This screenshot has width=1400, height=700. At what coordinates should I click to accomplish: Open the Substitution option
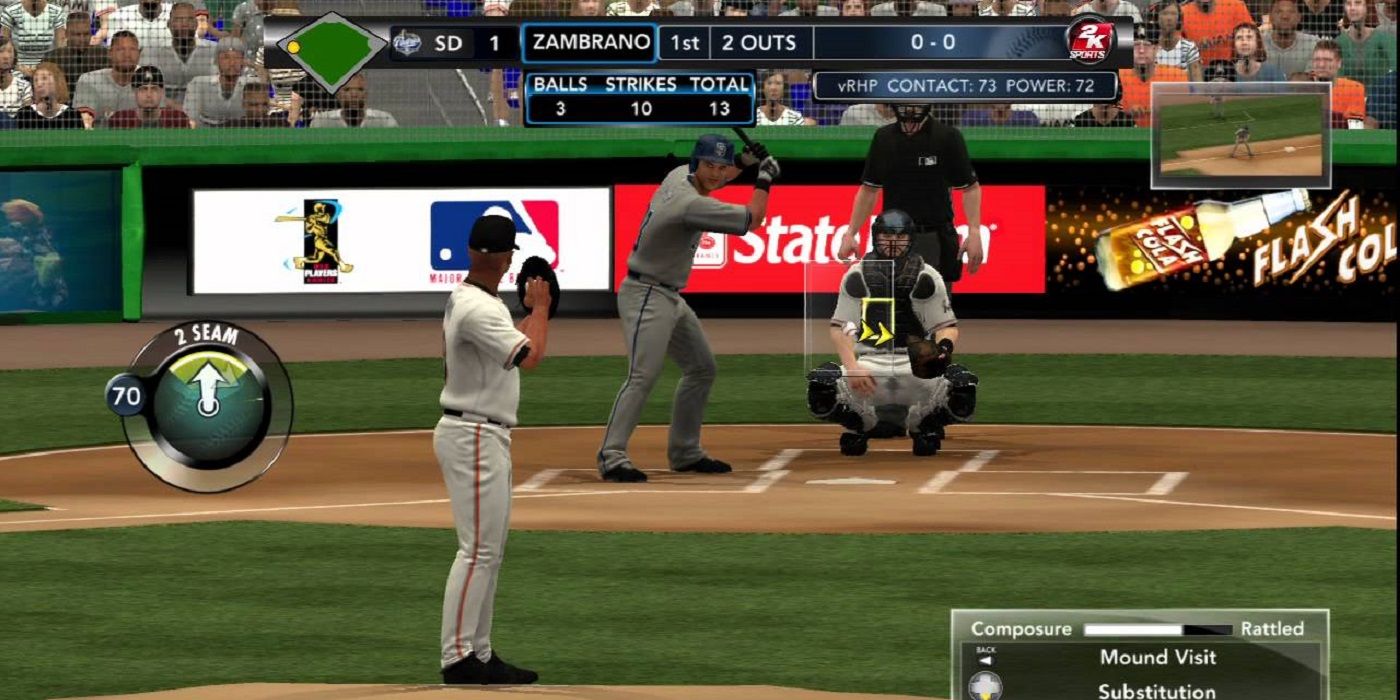pos(1156,690)
